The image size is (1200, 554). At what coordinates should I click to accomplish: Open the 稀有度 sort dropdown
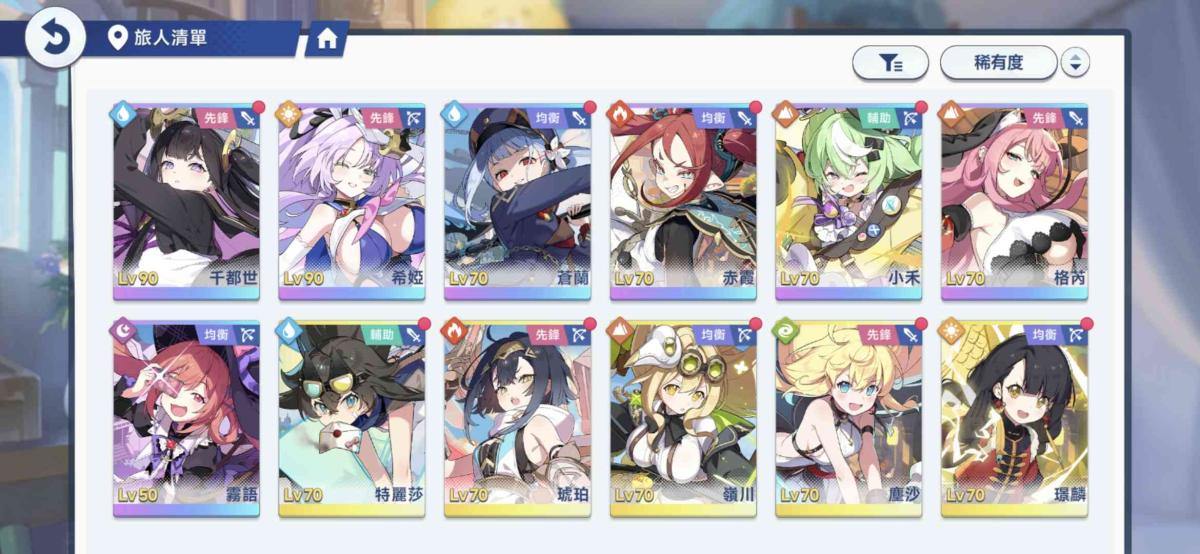click(997, 63)
